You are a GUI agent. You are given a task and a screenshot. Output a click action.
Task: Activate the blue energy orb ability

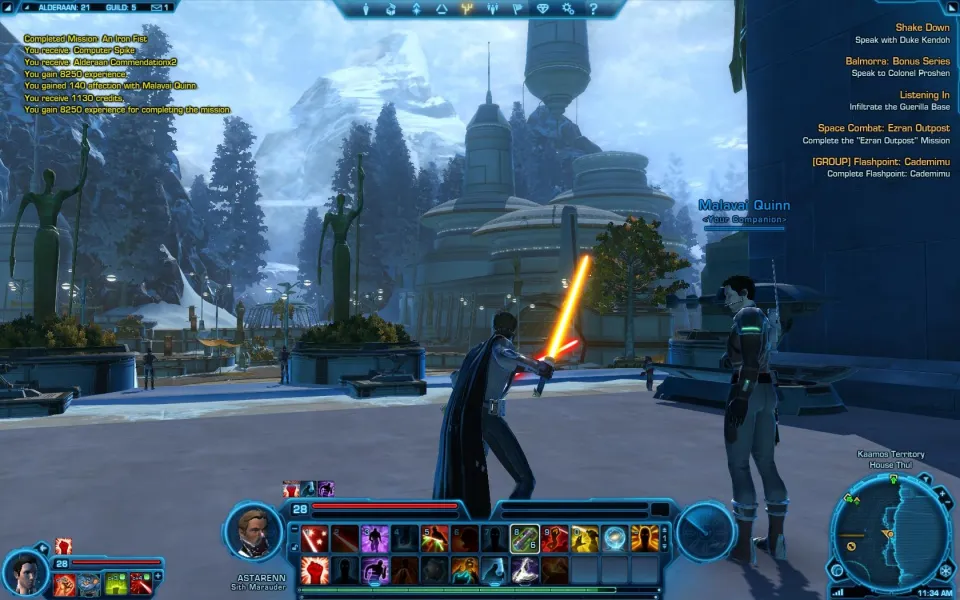click(614, 538)
